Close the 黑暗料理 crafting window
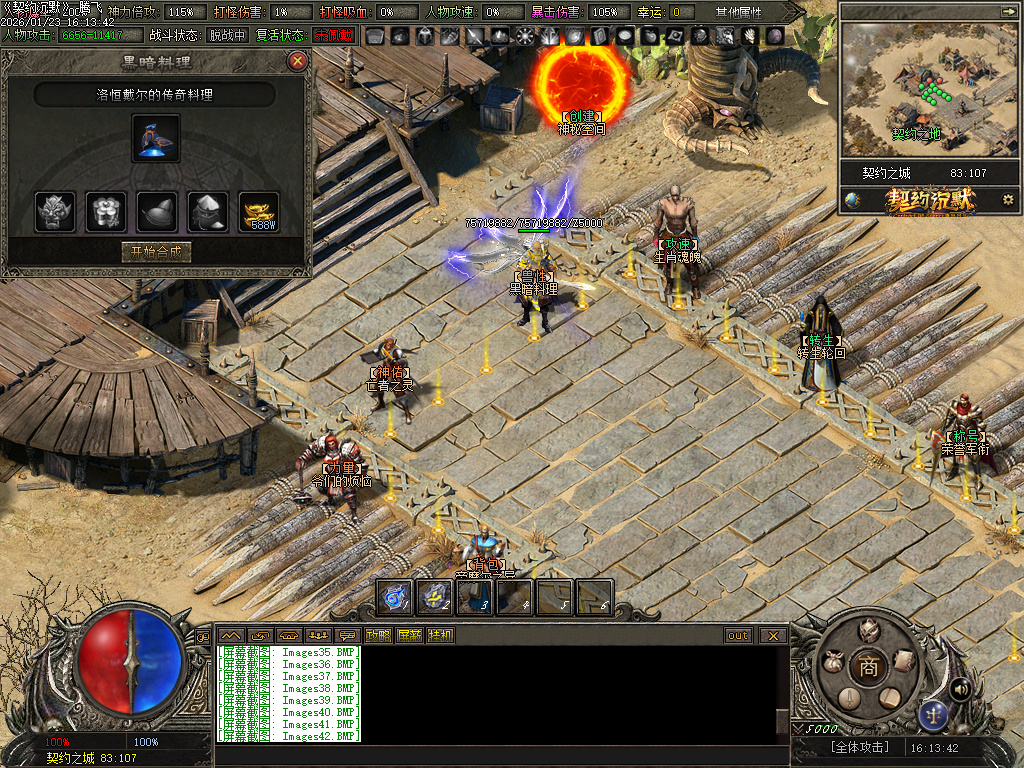The image size is (1024, 768). coord(297,61)
